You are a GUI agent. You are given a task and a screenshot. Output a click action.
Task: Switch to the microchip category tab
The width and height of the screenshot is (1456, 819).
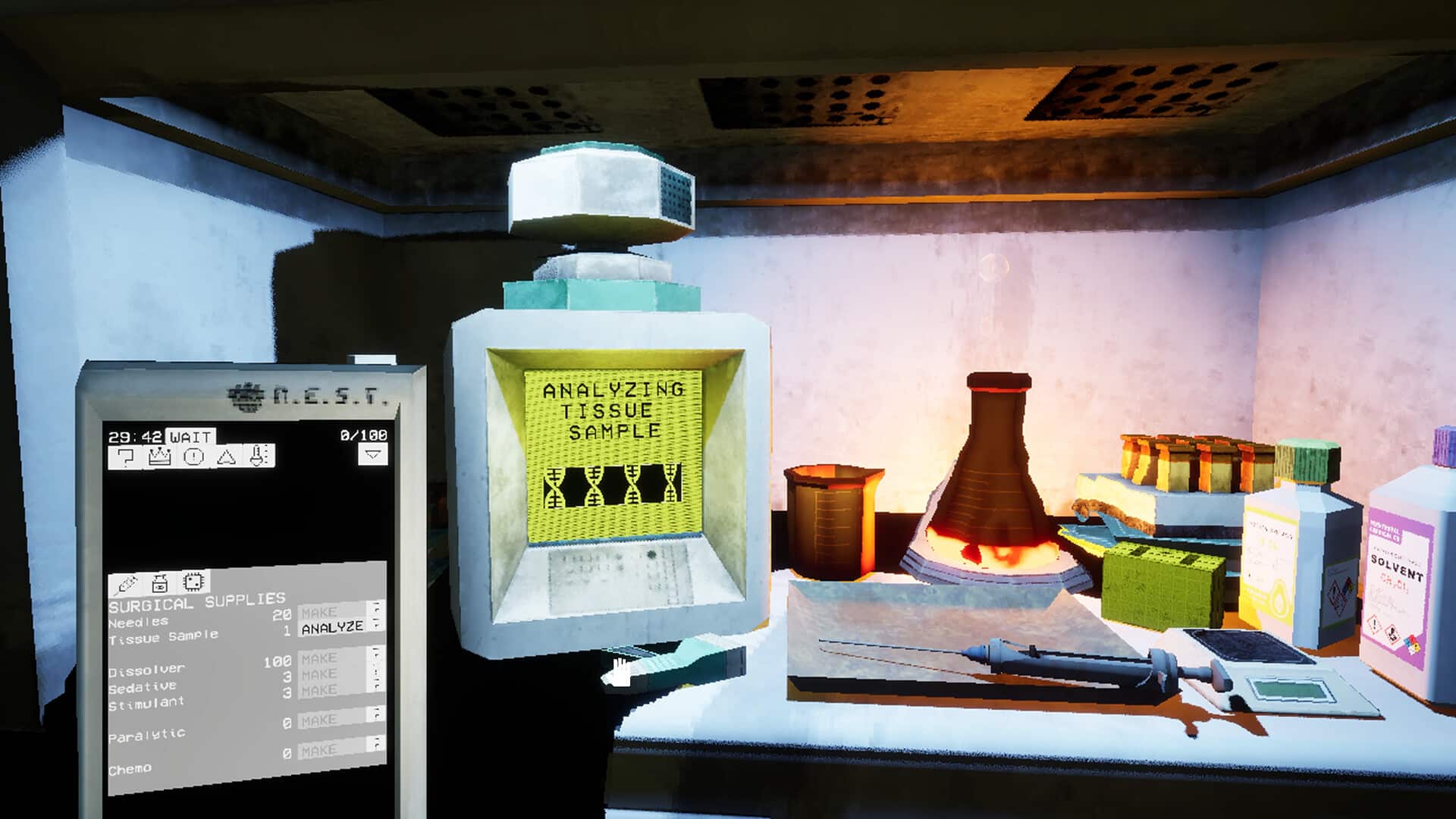[x=193, y=582]
